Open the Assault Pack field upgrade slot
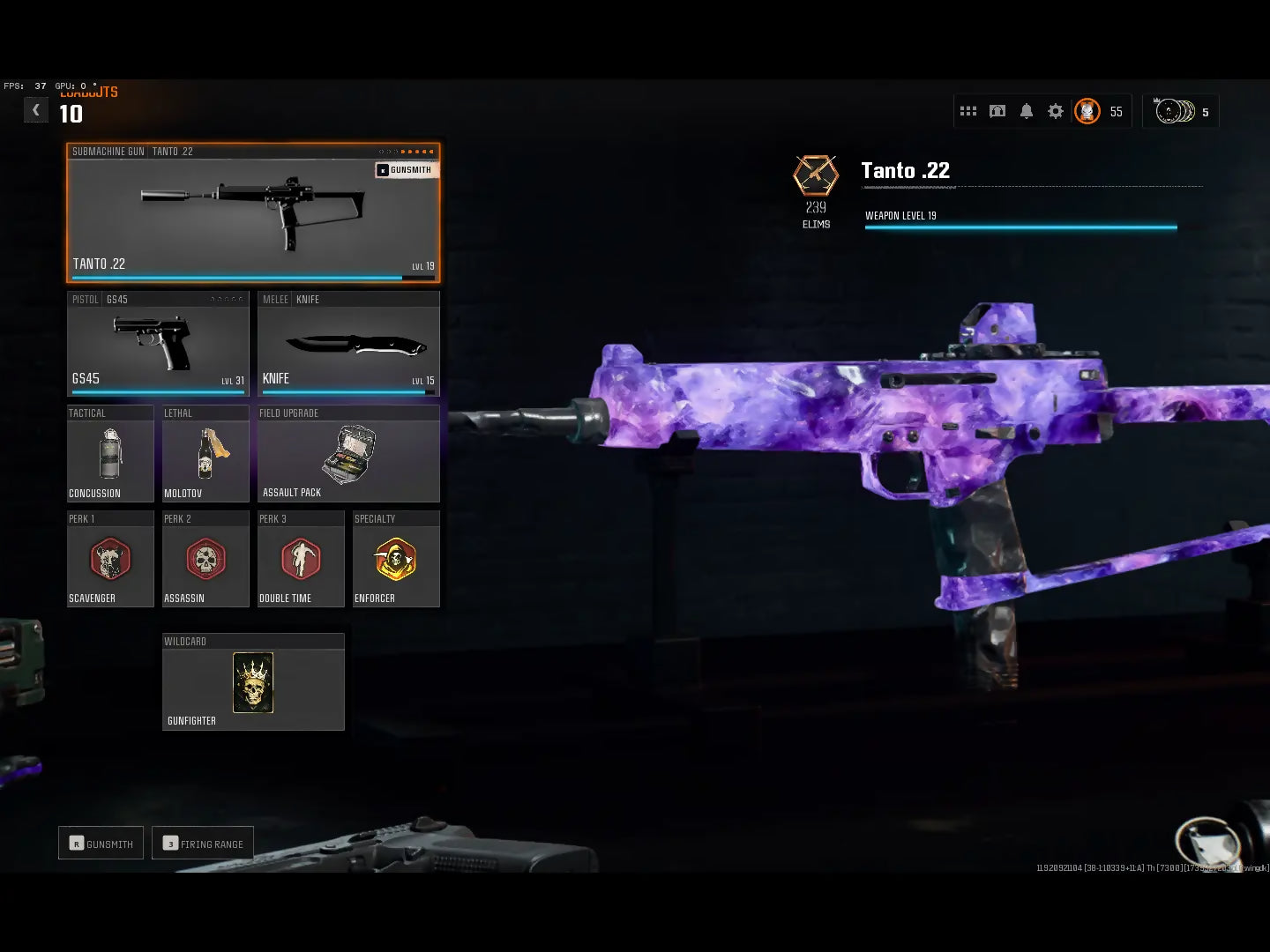Viewport: 1270px width, 952px height. click(x=348, y=454)
